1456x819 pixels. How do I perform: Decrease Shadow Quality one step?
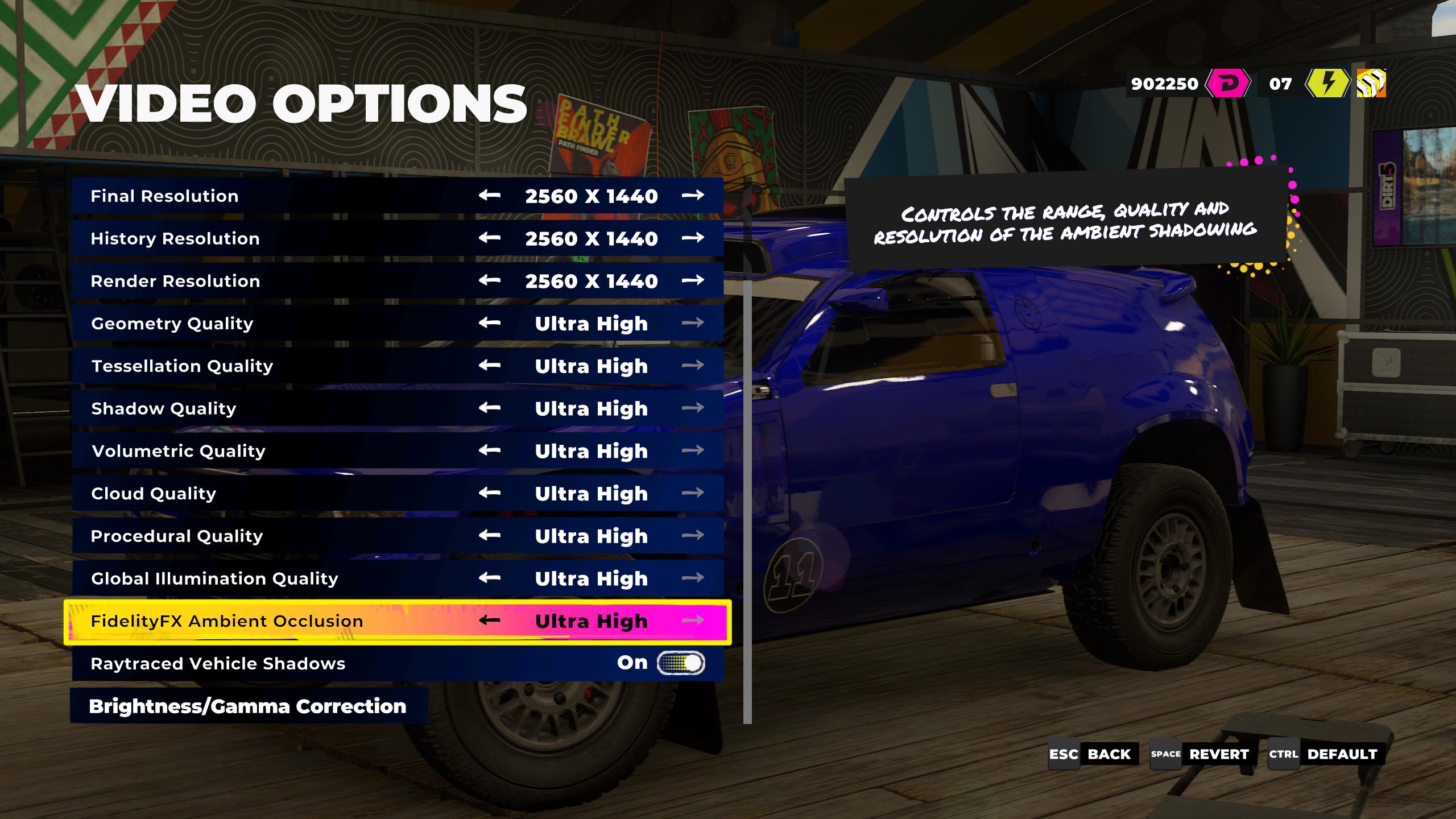[x=489, y=408]
